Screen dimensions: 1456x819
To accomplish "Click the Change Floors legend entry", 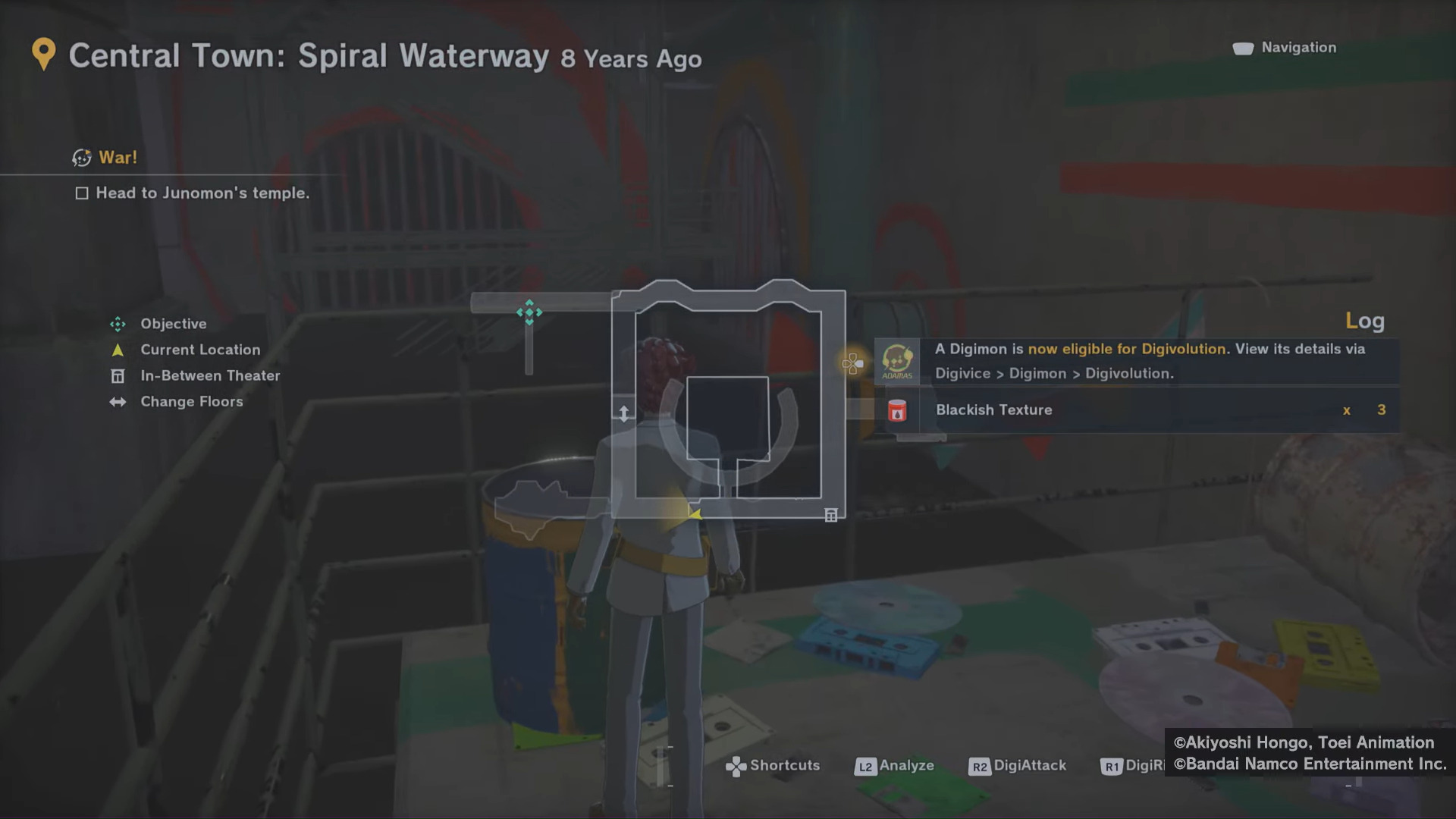I will pyautogui.click(x=191, y=402).
